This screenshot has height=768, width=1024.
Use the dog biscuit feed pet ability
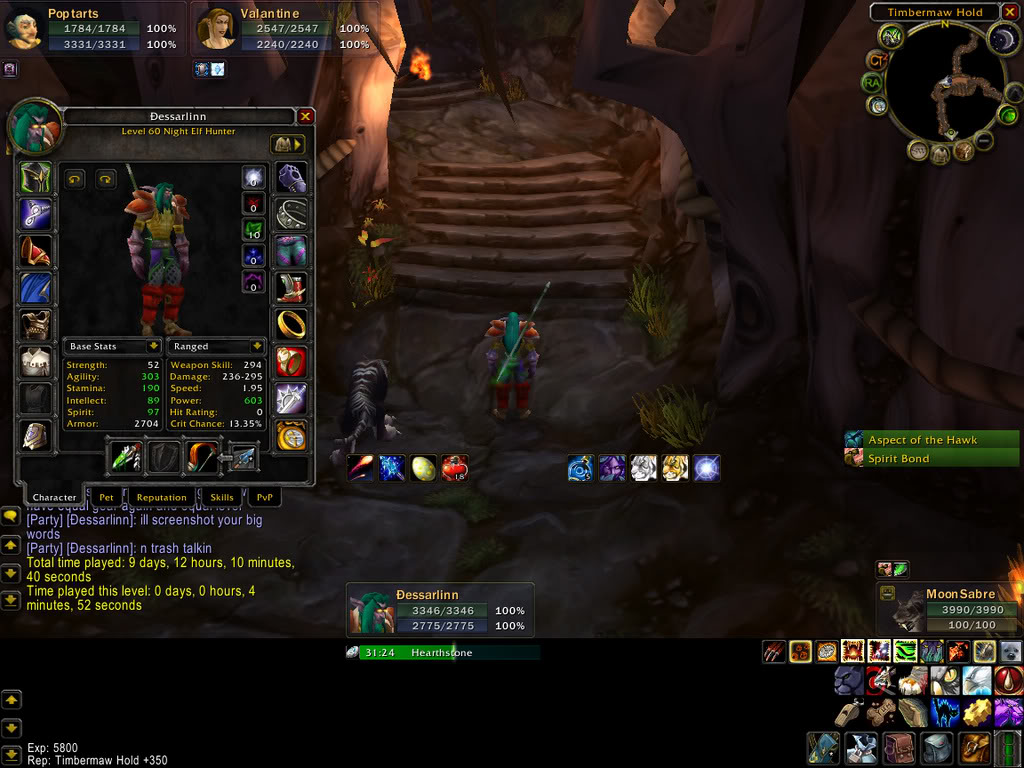[x=881, y=713]
